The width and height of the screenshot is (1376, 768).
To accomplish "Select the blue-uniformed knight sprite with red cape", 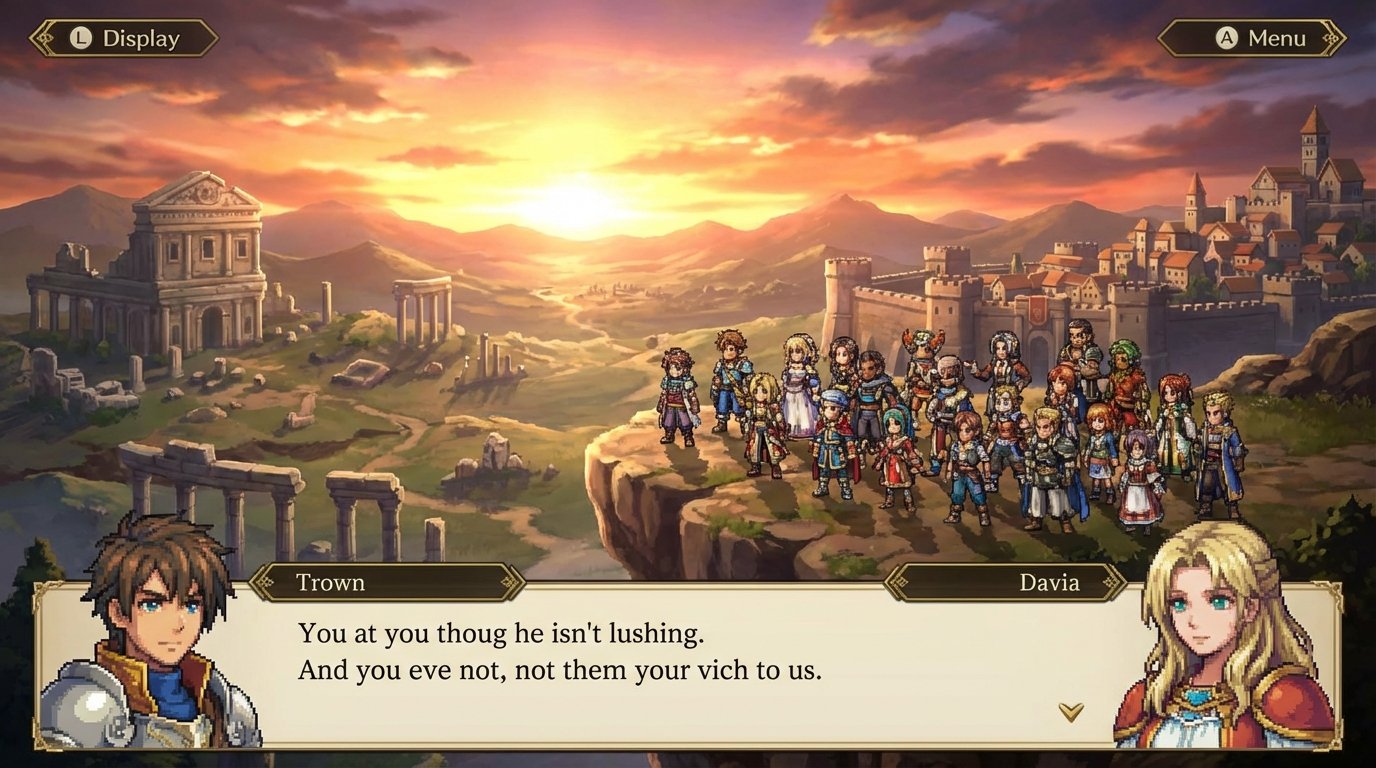I will pos(834,445).
